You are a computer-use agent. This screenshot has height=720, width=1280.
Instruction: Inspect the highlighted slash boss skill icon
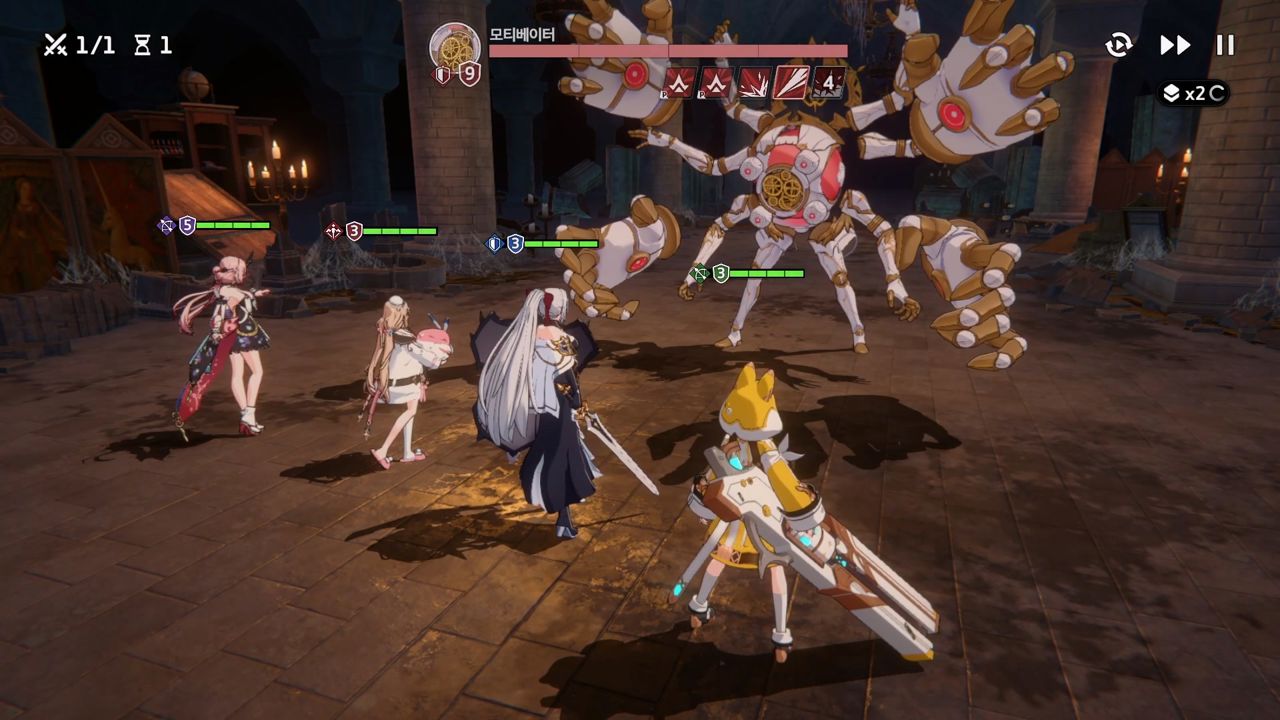click(792, 82)
